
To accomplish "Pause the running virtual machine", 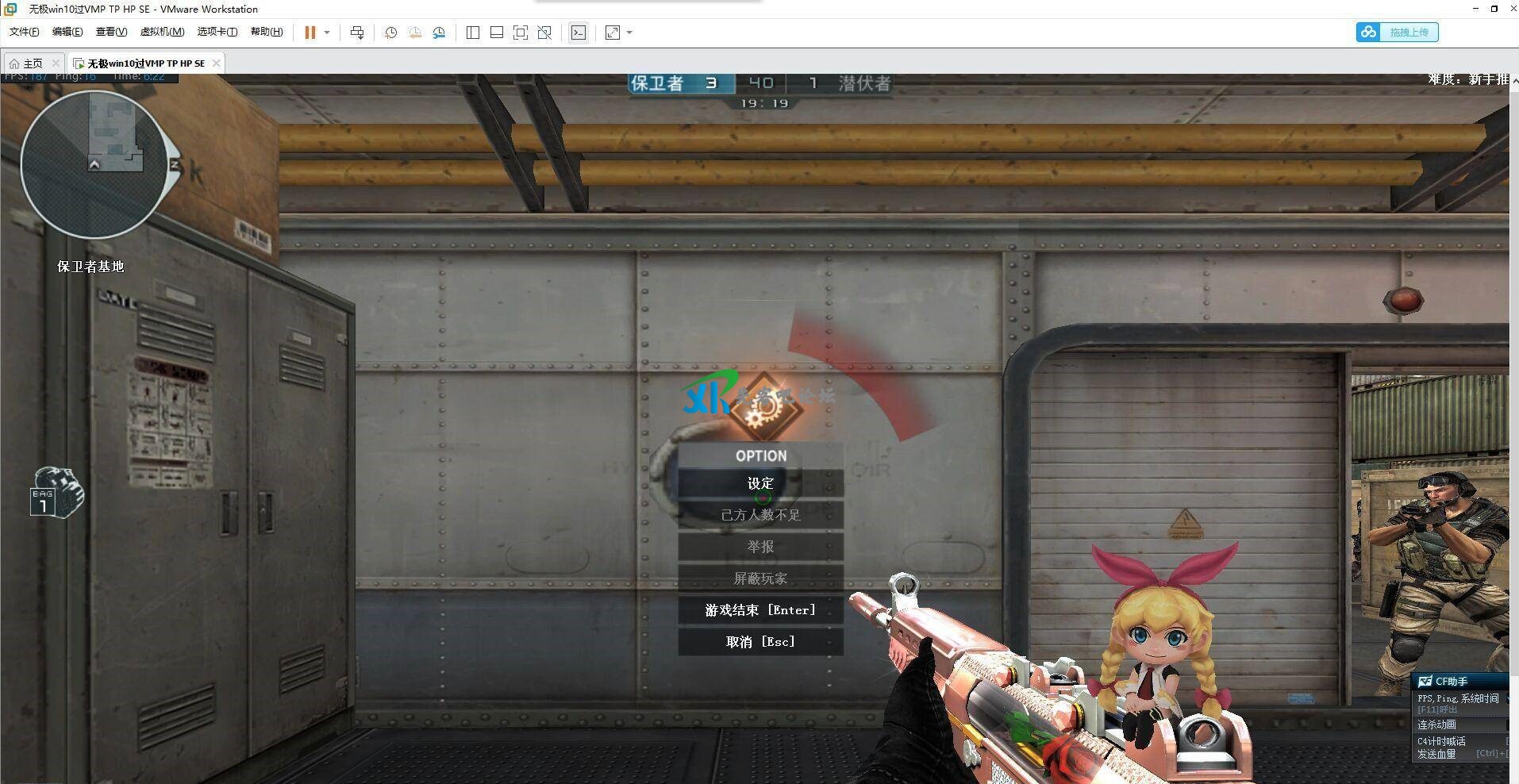I will [x=310, y=33].
